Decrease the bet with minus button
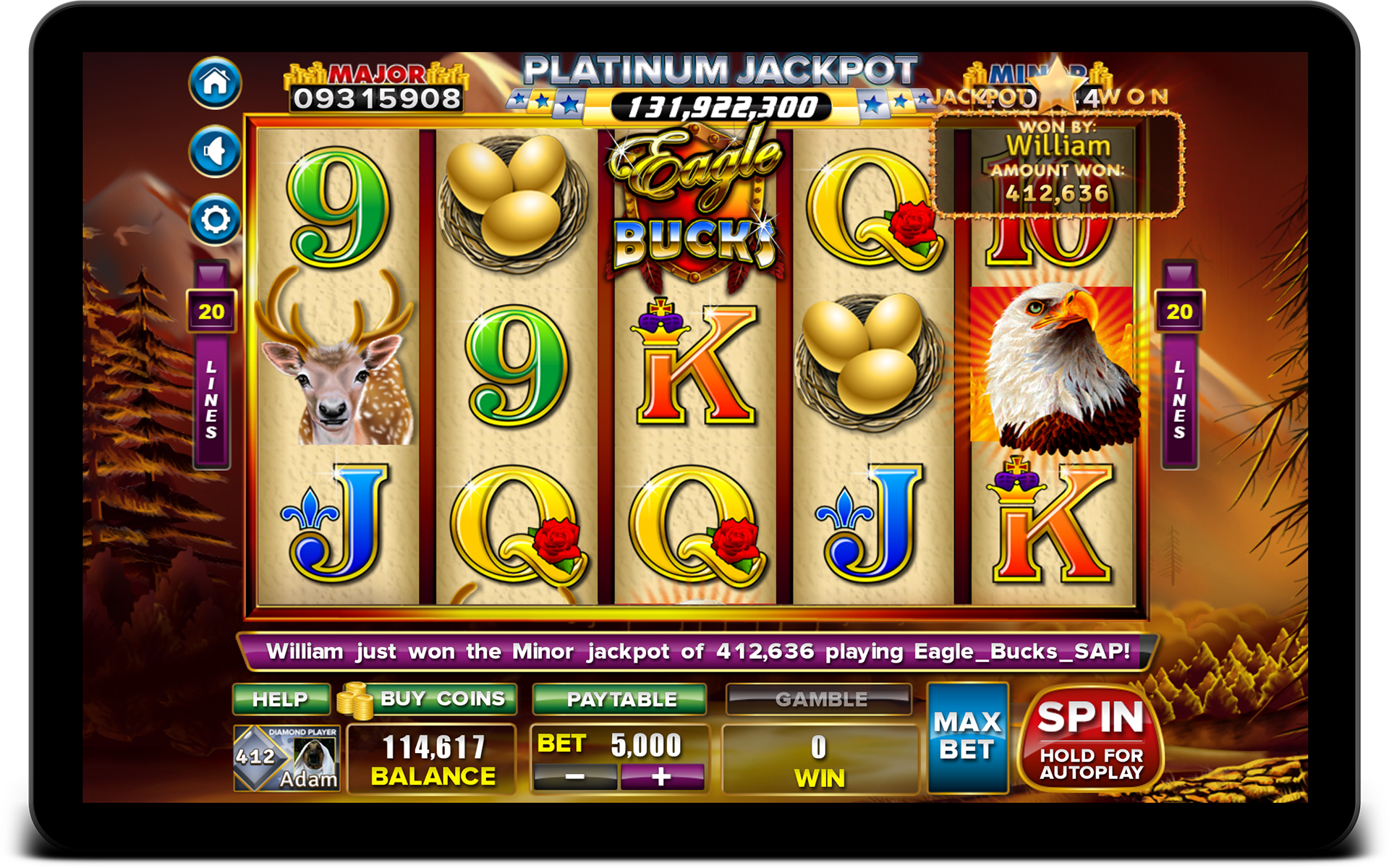Screen dimensions: 1389x868 [575, 778]
